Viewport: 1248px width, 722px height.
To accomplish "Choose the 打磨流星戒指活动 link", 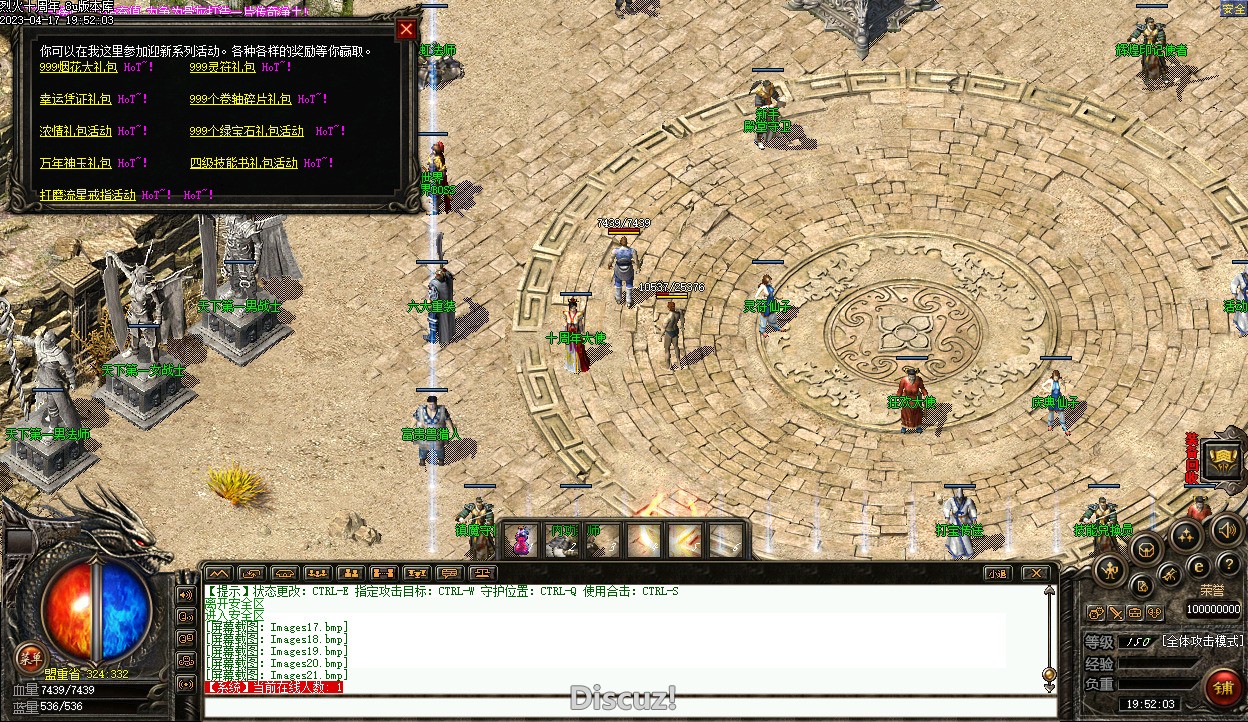I will pyautogui.click(x=87, y=195).
